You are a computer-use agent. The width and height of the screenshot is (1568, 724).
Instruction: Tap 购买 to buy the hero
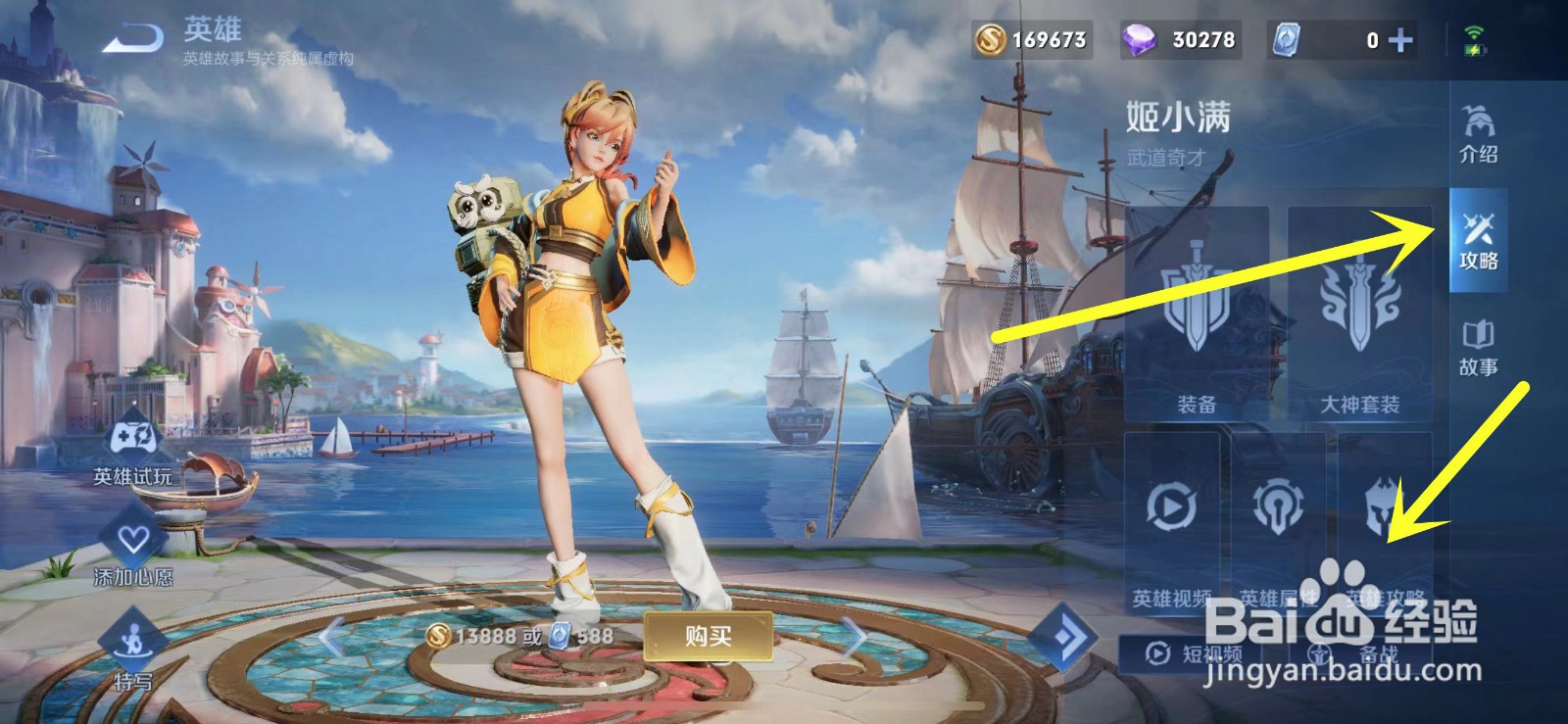click(x=710, y=638)
